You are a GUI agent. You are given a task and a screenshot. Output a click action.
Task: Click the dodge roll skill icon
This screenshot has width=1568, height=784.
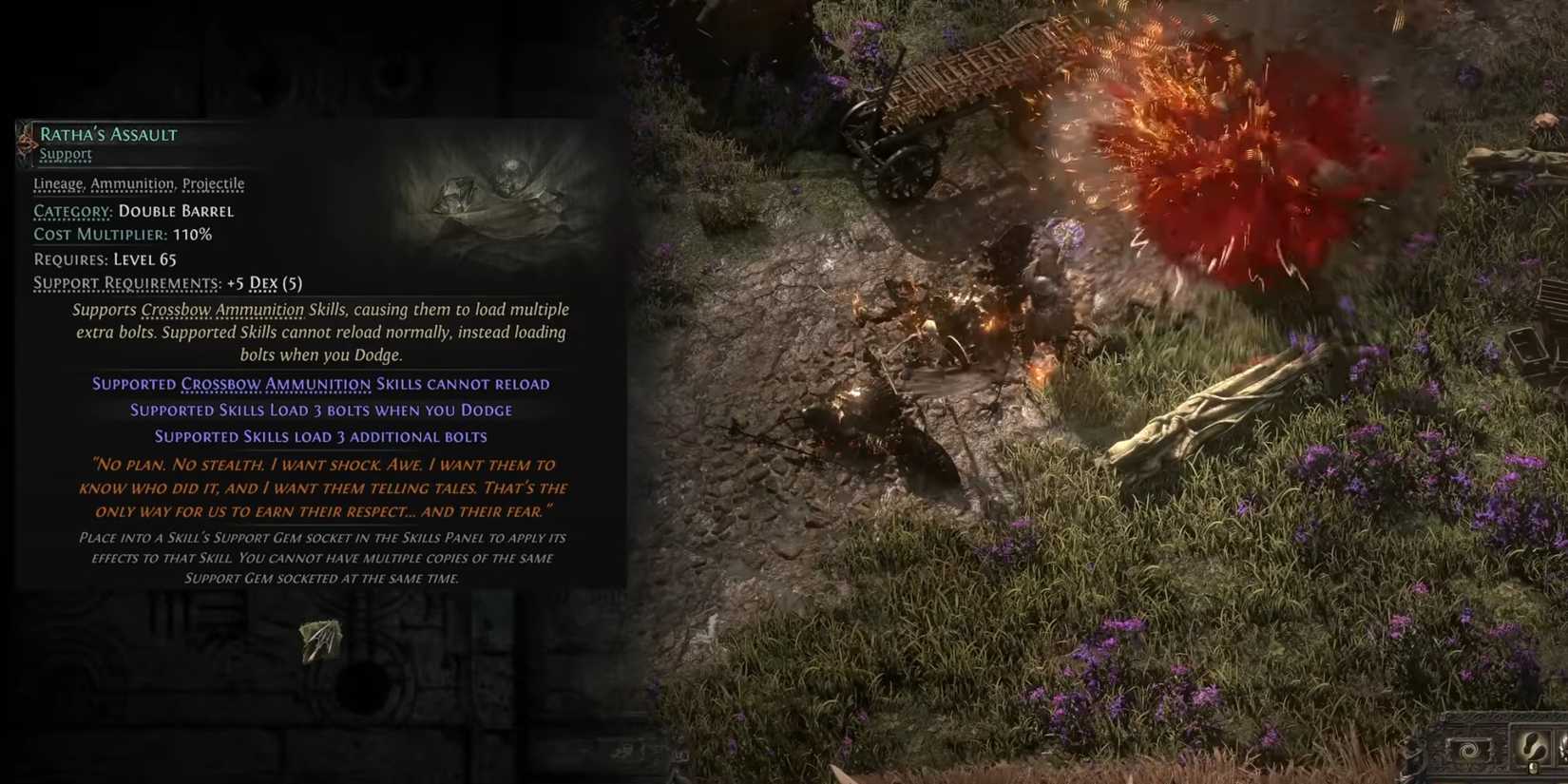click(1533, 747)
